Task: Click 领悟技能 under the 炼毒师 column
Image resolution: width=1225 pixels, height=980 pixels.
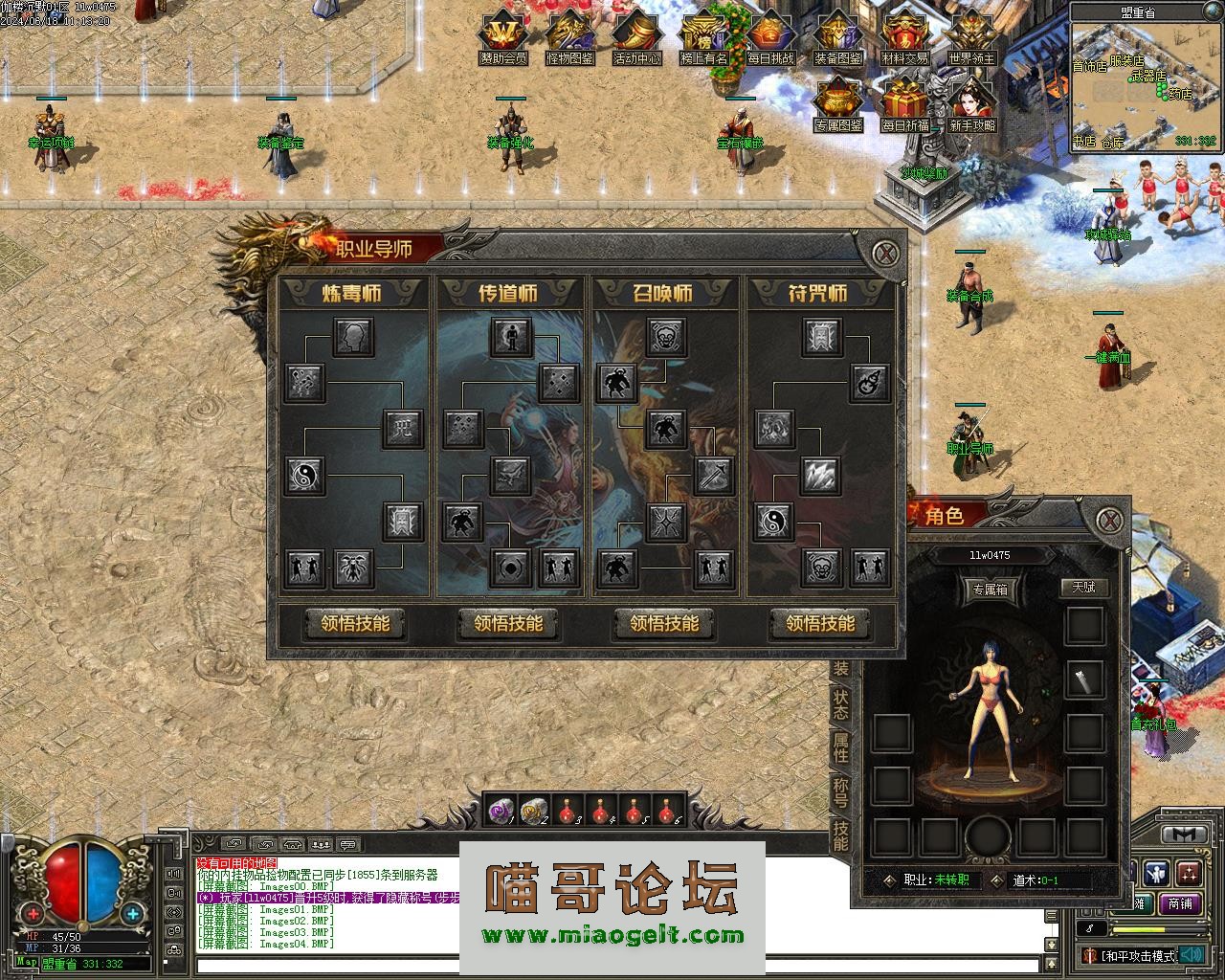Action: (x=355, y=624)
